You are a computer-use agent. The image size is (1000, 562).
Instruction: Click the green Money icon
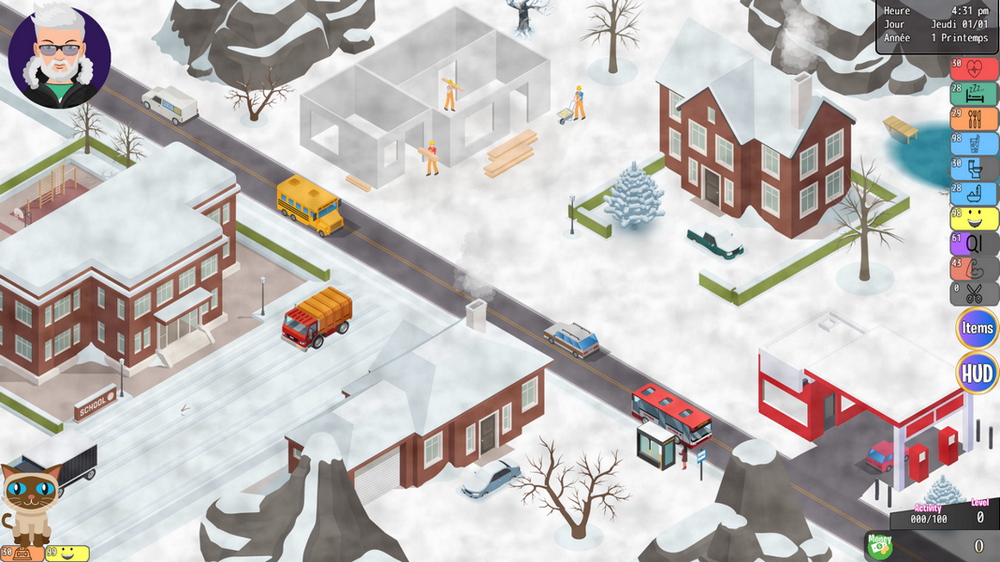878,544
